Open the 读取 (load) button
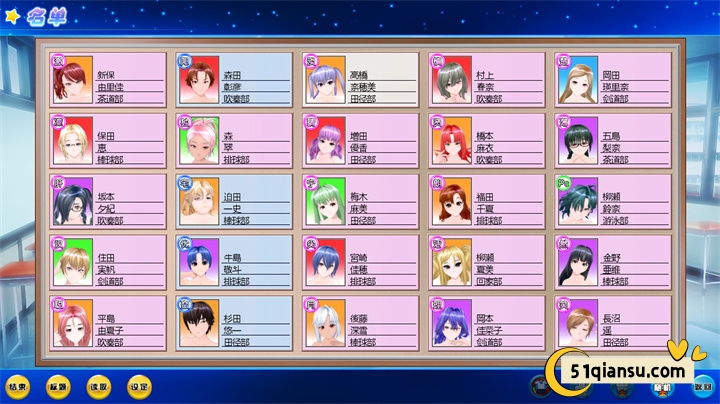The image size is (720, 404). [x=98, y=385]
